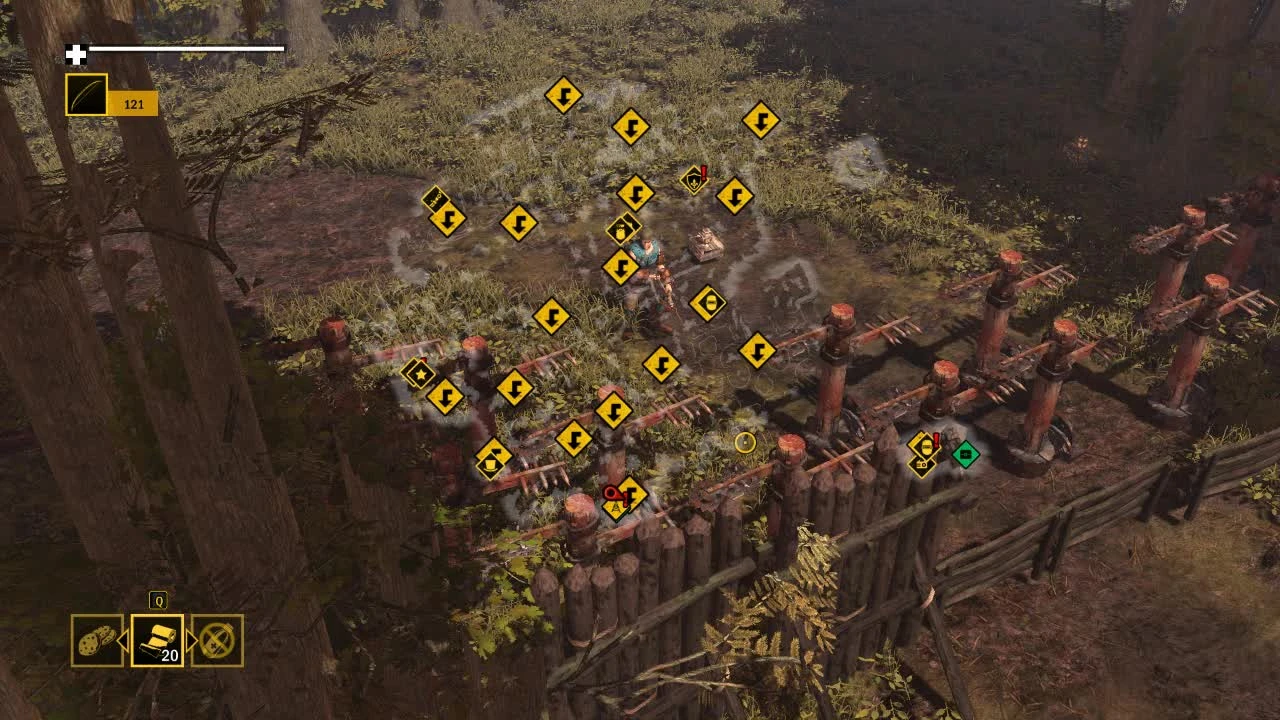Toggle the topmost arrow placement marker
The width and height of the screenshot is (1280, 720).
point(565,95)
